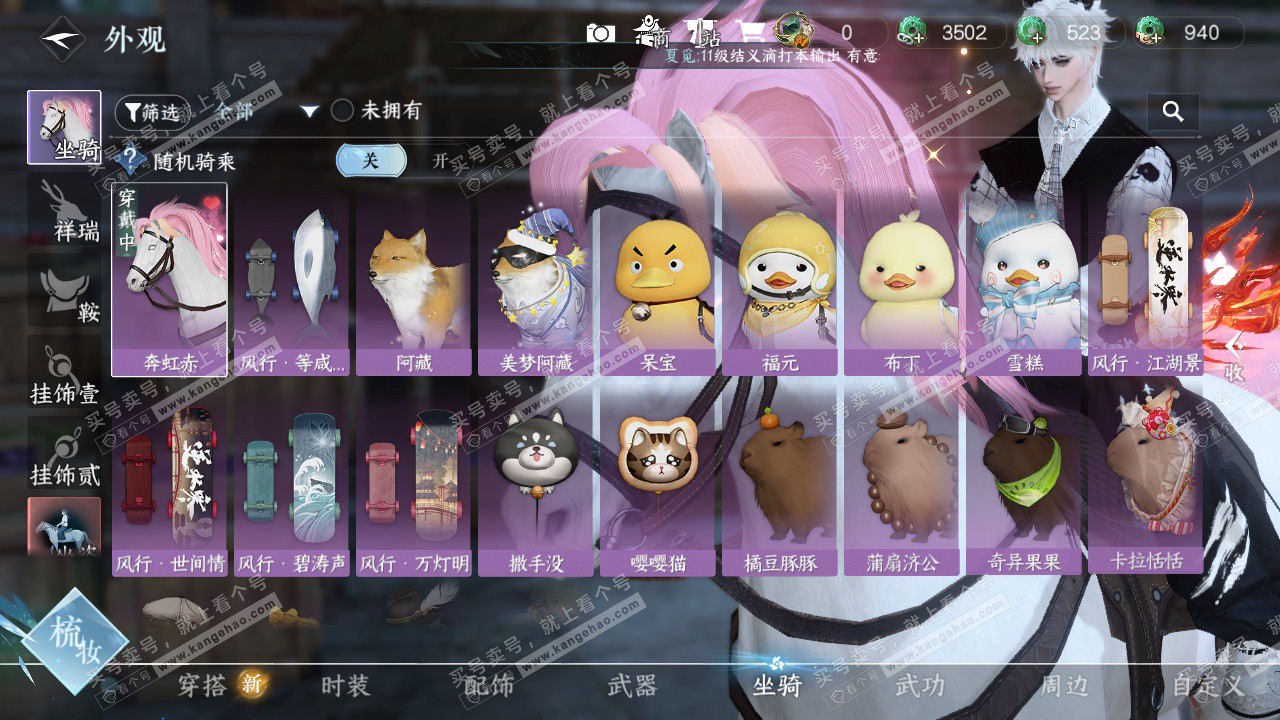
Task: Open the search magnifier button
Action: (1173, 111)
